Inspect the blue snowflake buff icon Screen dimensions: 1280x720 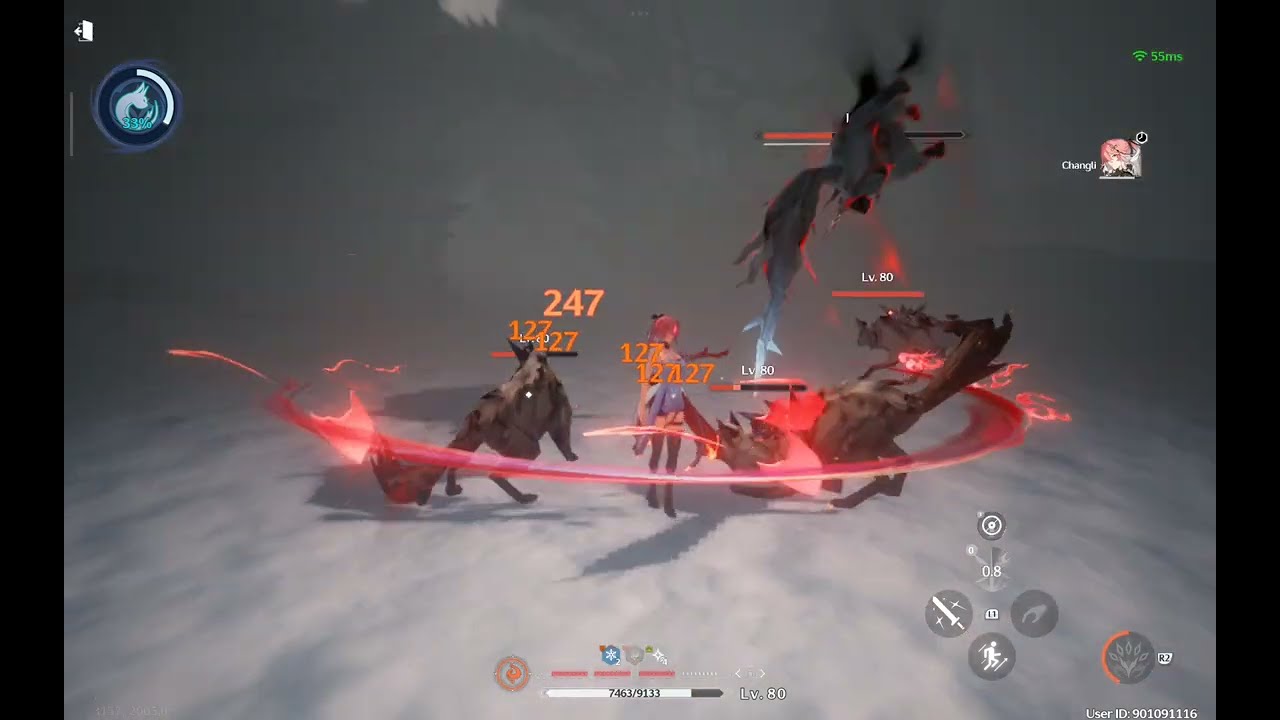tap(608, 656)
